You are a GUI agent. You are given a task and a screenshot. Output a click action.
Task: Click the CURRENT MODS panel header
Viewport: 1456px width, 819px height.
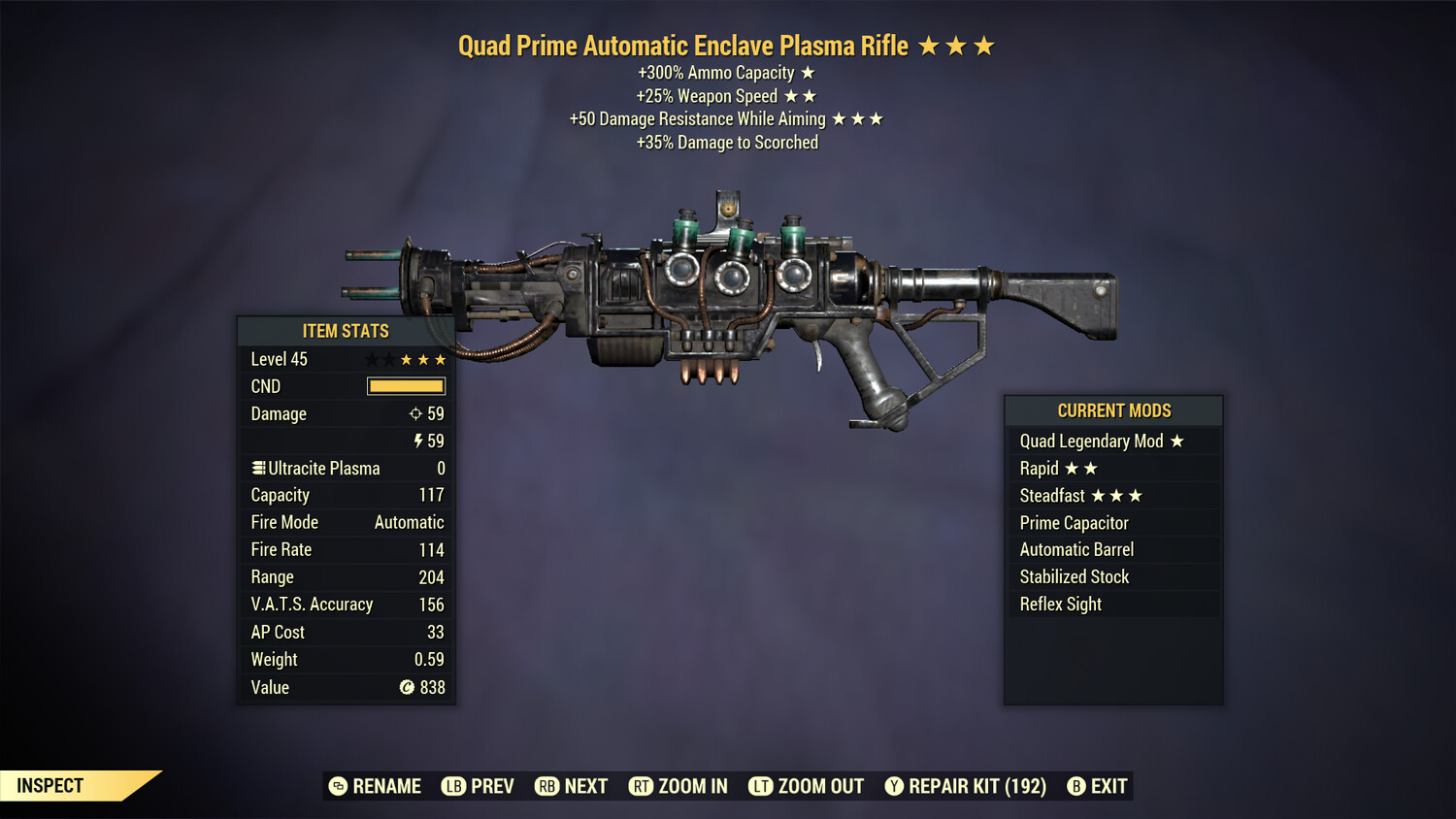(1112, 410)
